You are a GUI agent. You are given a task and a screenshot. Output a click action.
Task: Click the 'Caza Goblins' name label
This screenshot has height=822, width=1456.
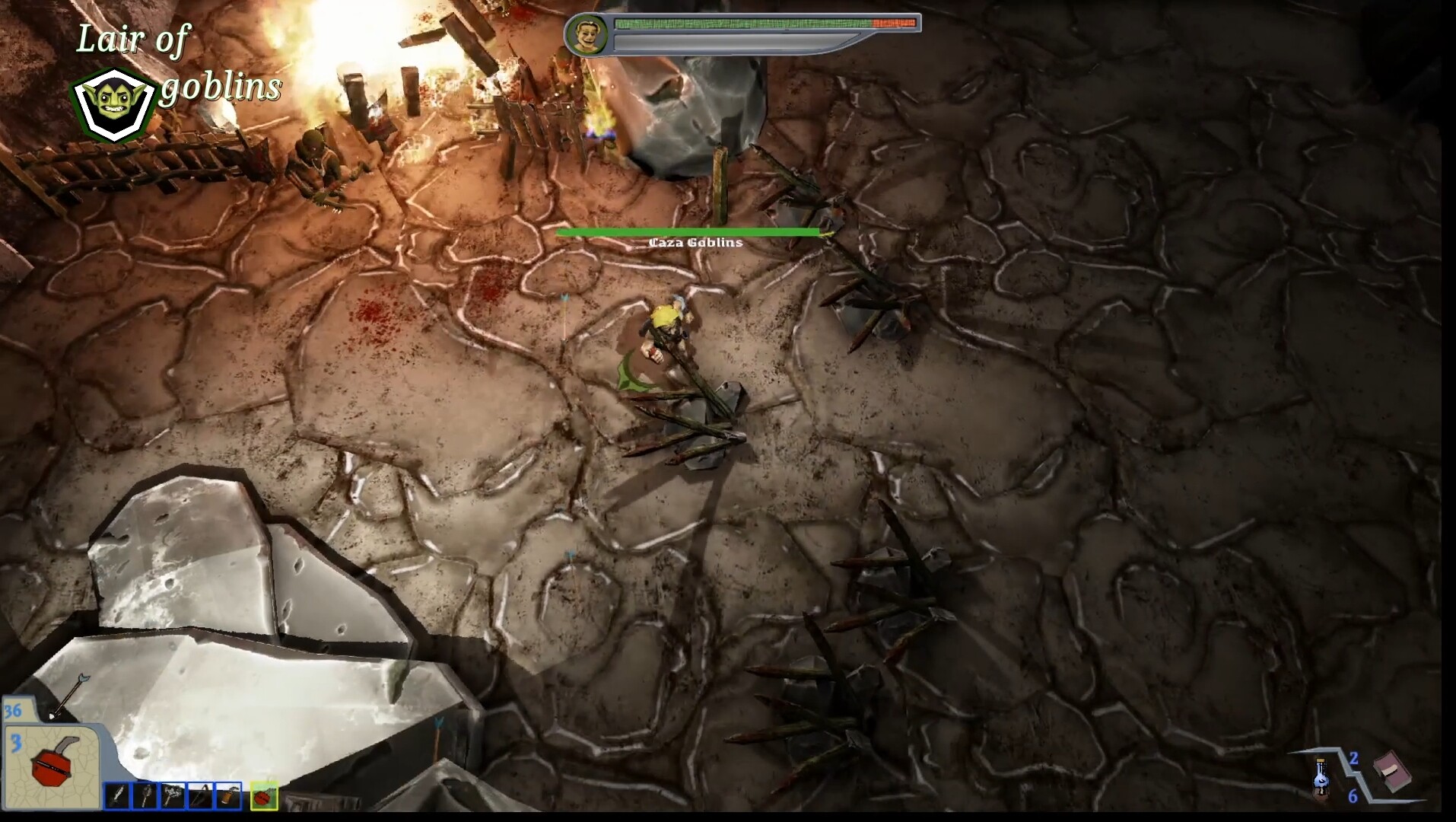coord(695,242)
